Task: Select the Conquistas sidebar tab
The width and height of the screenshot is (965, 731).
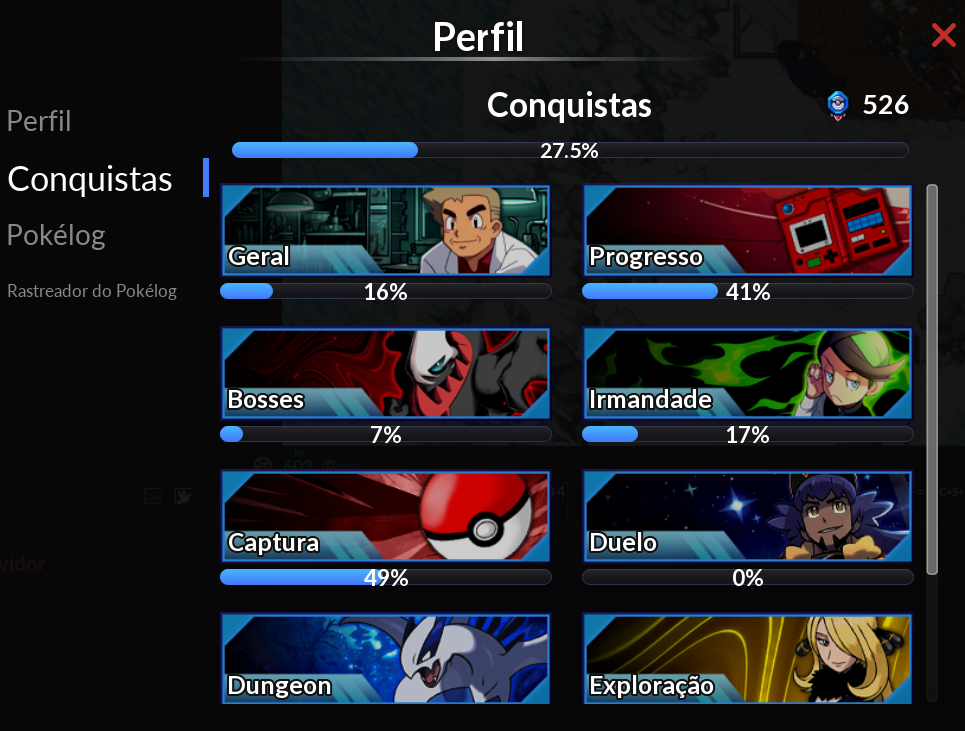Action: tap(90, 179)
